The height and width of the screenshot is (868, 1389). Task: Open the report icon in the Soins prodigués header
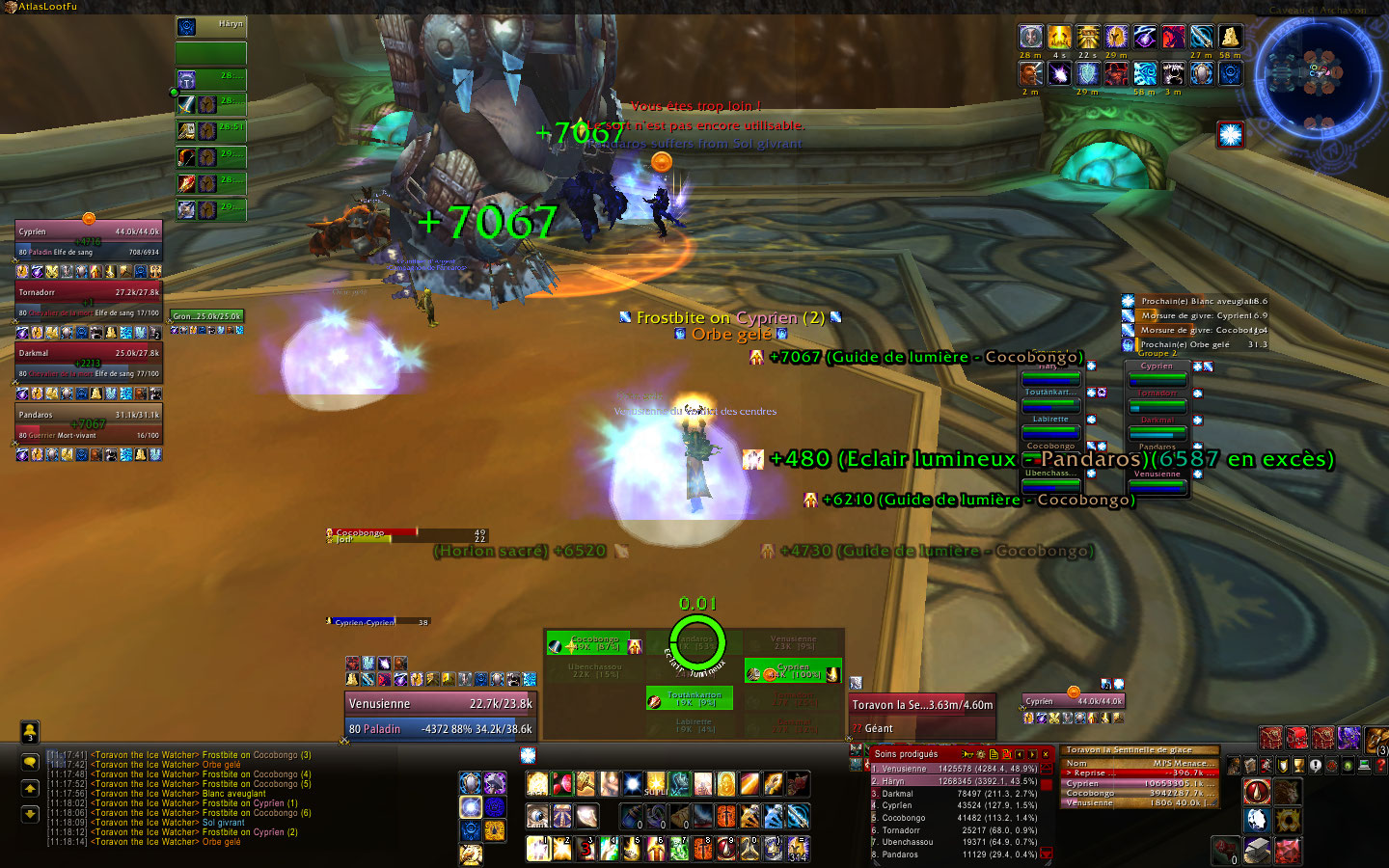coord(994,755)
